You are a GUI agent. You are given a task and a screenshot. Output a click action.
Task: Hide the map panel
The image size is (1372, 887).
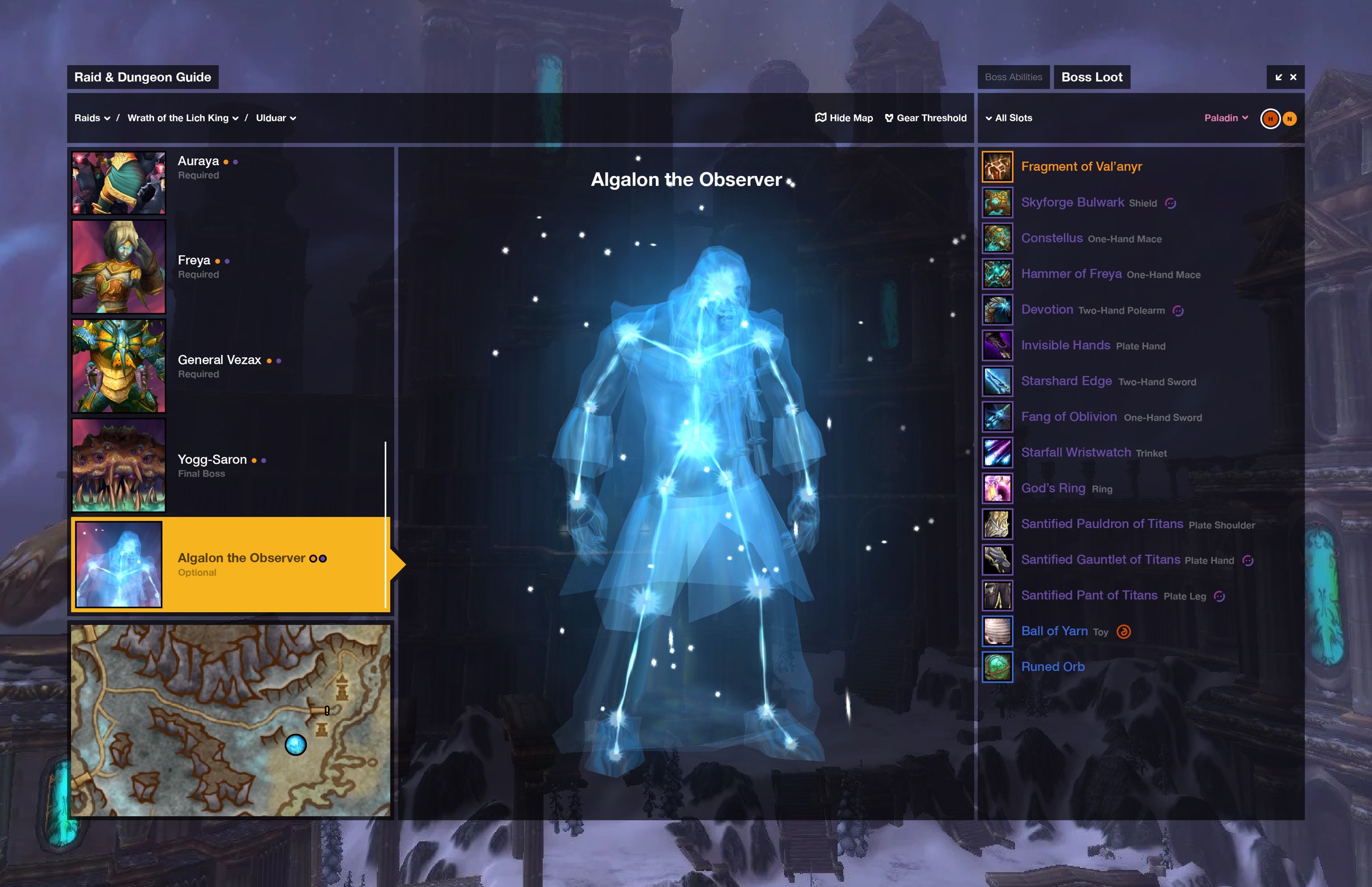844,118
